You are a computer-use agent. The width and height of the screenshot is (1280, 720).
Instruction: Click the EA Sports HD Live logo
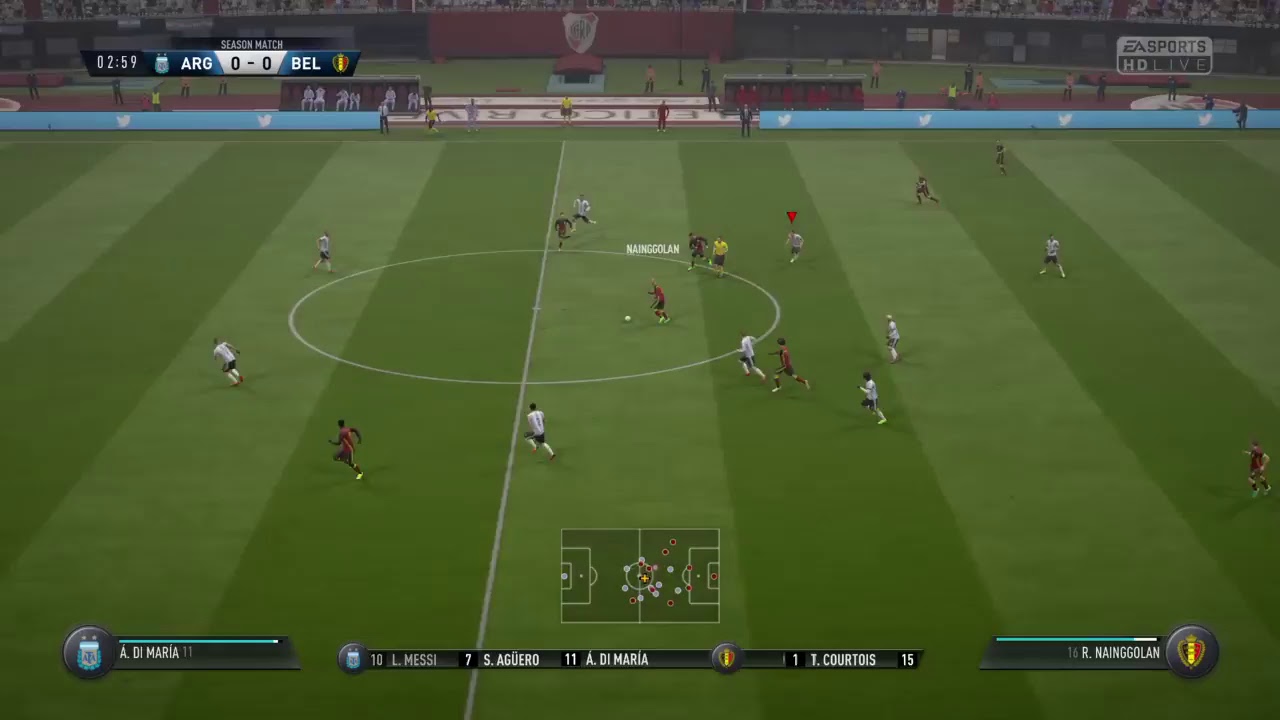1163,53
